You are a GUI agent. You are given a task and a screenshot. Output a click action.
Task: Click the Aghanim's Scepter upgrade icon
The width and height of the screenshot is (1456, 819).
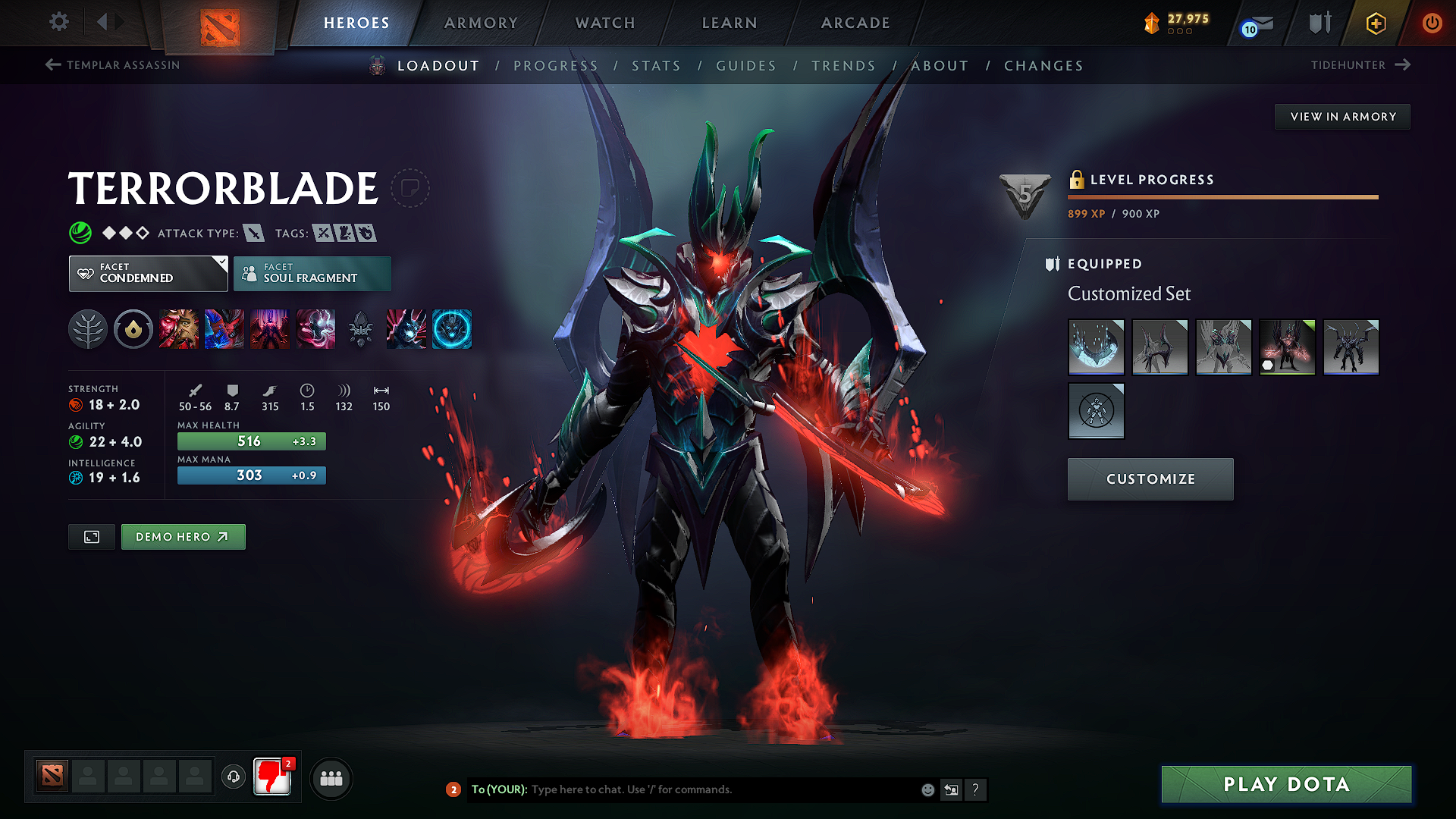click(x=360, y=329)
